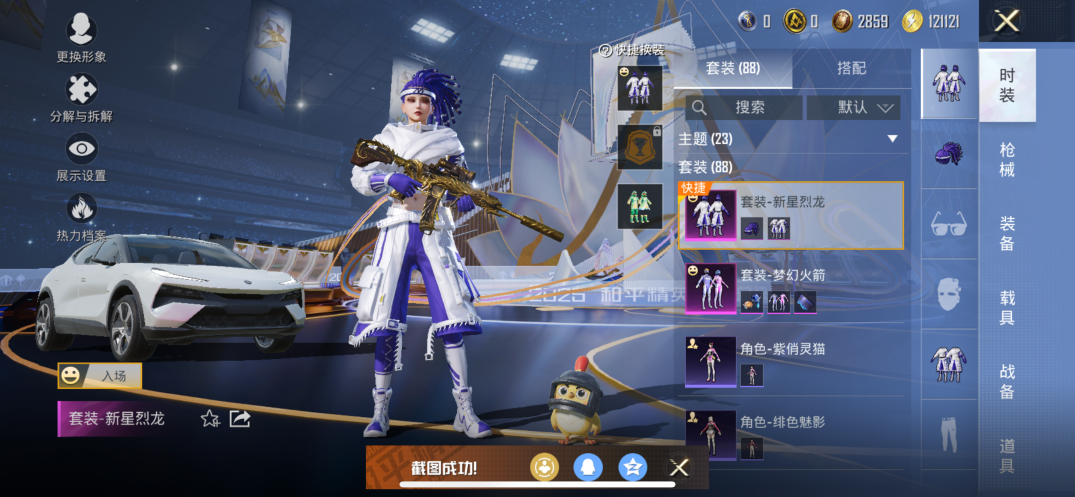The height and width of the screenshot is (497, 1075).
Task: Share the outfit using the arrow icon
Action: point(240,419)
